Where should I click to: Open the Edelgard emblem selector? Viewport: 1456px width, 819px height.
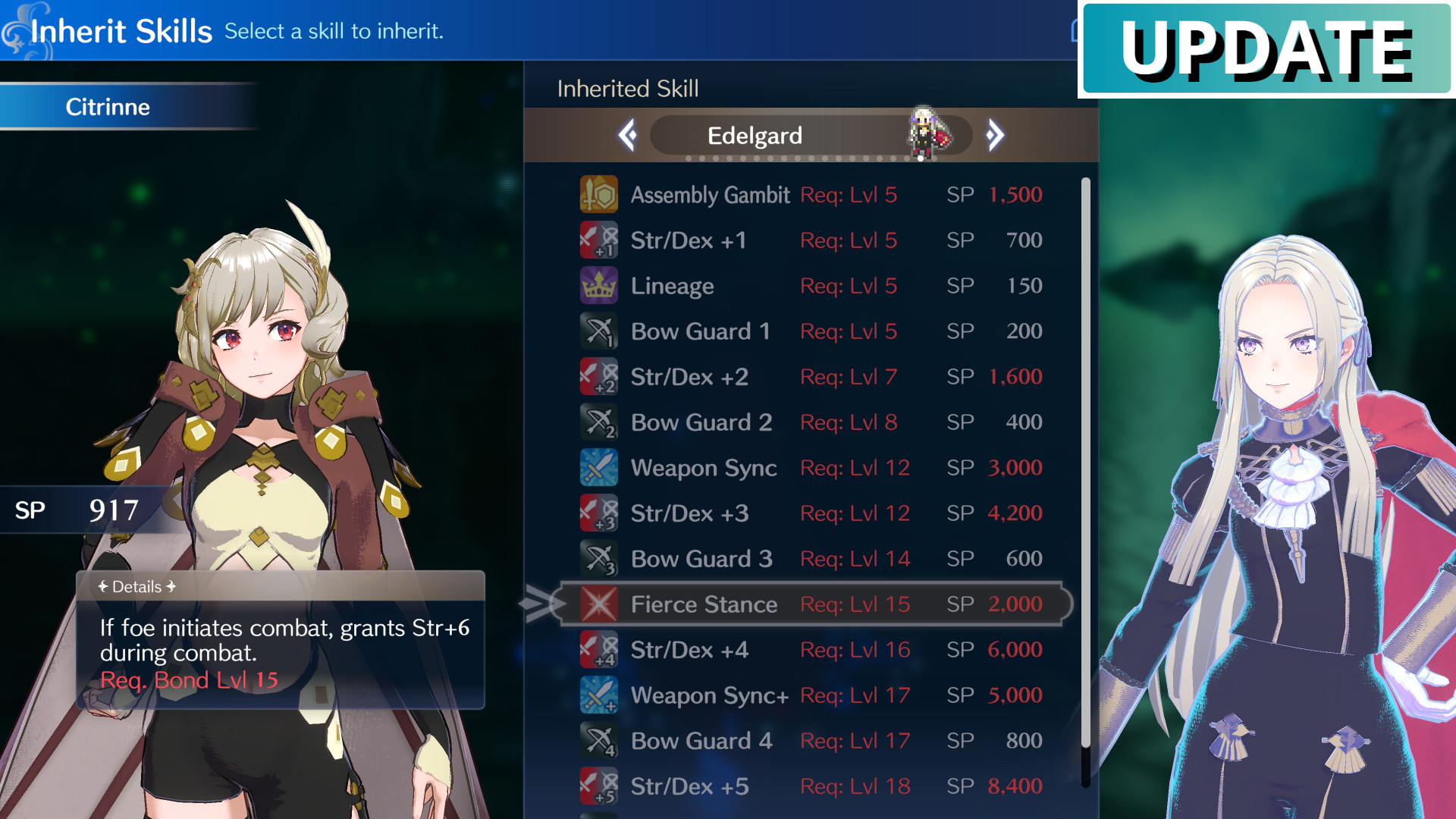[811, 135]
